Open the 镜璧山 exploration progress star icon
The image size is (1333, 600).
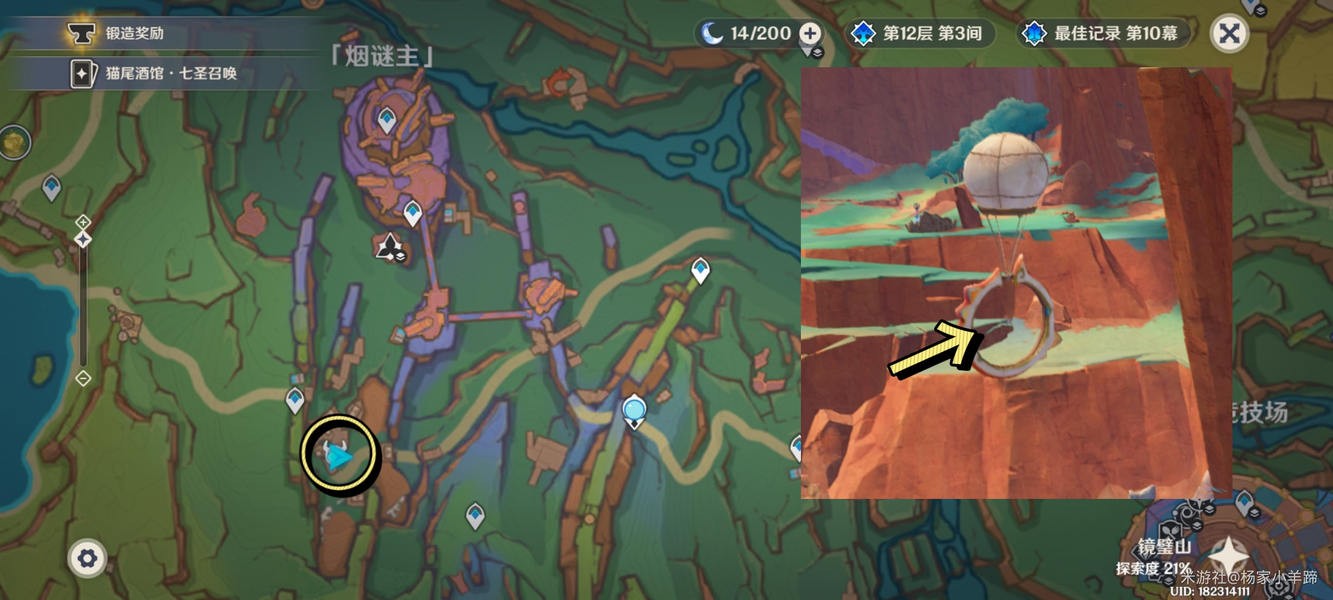[1226, 554]
